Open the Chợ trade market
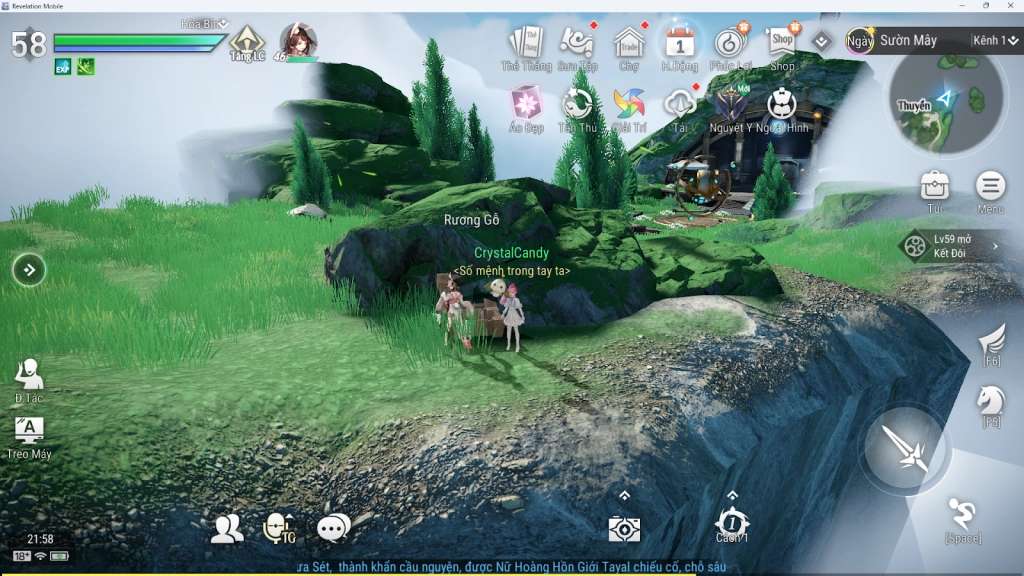The width and height of the screenshot is (1024, 576). [x=629, y=44]
